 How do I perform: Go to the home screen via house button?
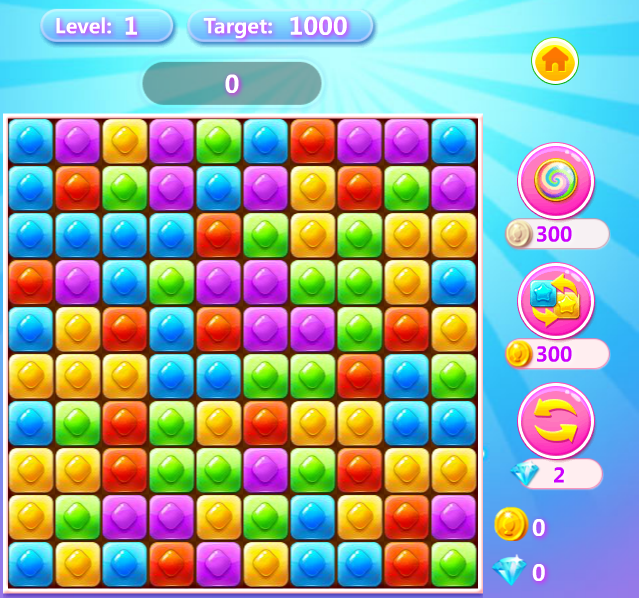pyautogui.click(x=555, y=62)
